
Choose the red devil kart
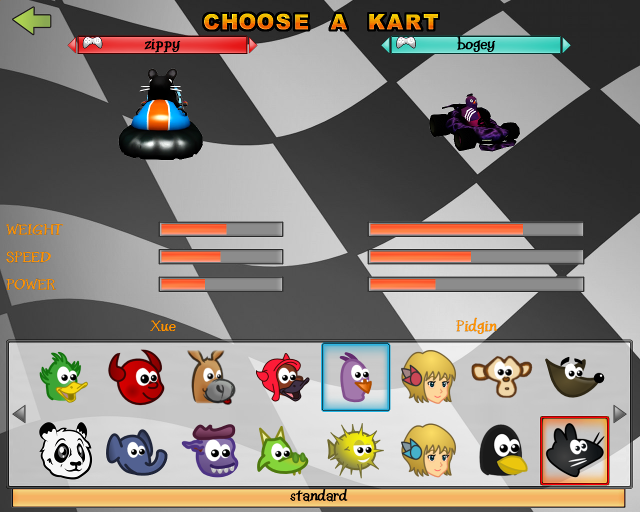135,377
